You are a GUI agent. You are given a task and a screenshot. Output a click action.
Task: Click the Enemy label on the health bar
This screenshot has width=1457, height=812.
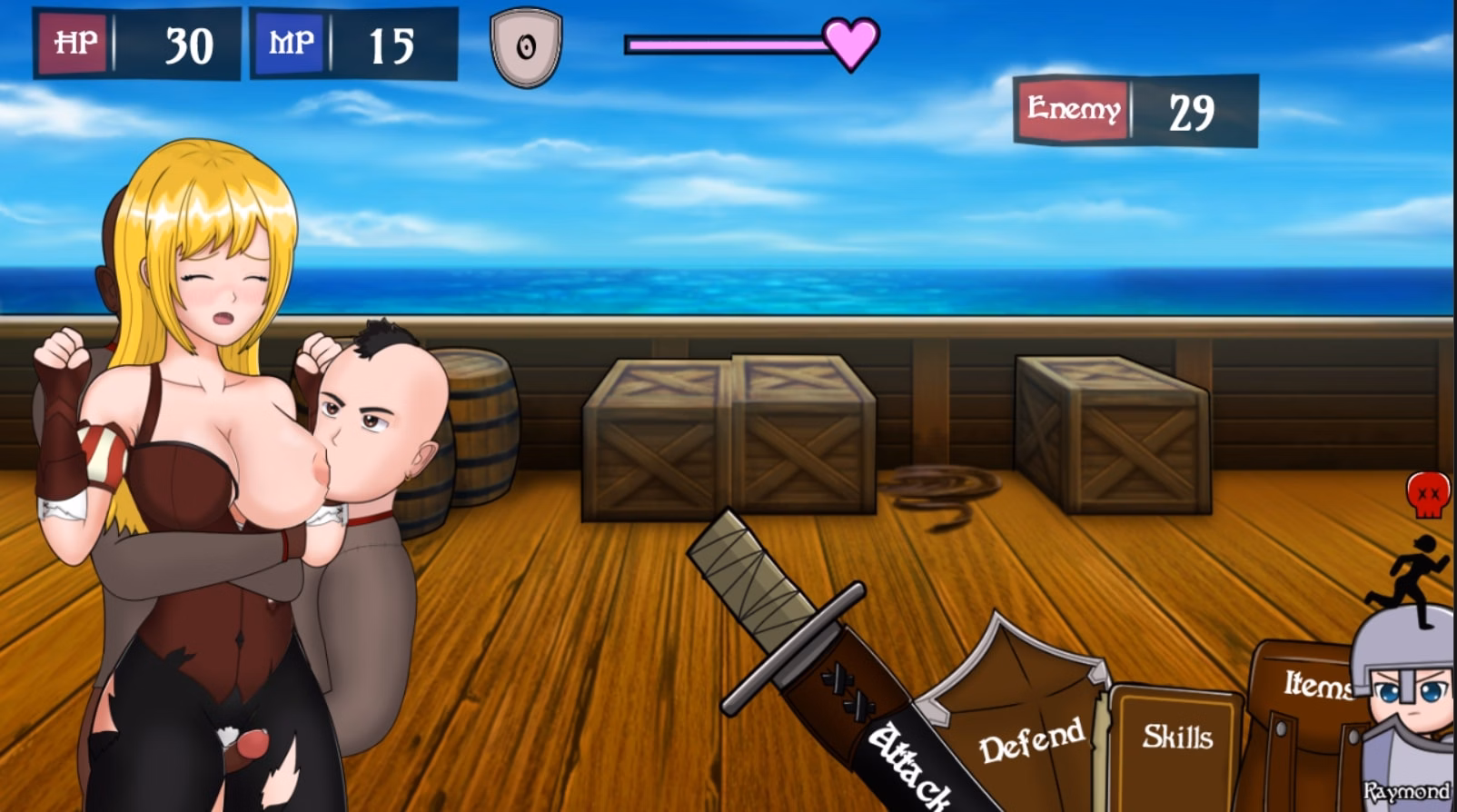click(x=1073, y=109)
